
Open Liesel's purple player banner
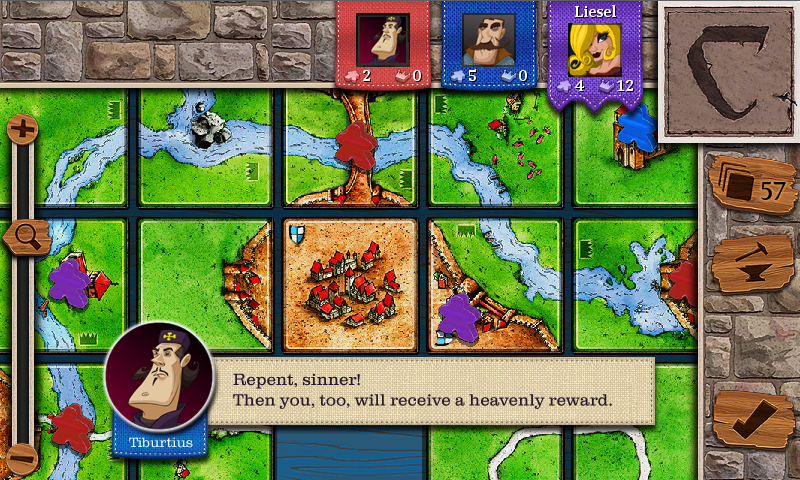(594, 52)
